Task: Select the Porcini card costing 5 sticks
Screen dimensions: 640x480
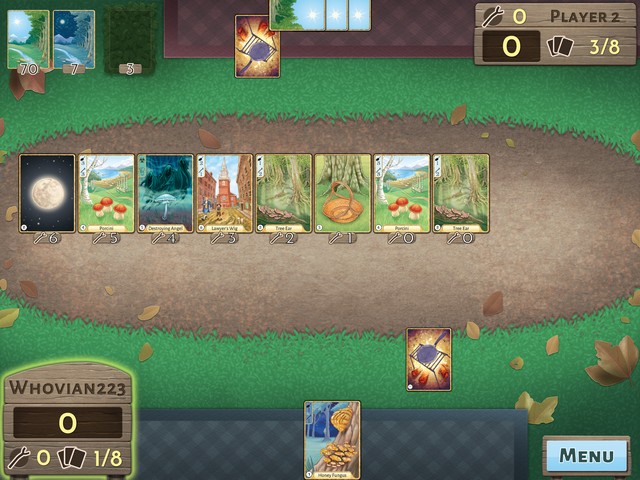Action: [x=106, y=193]
